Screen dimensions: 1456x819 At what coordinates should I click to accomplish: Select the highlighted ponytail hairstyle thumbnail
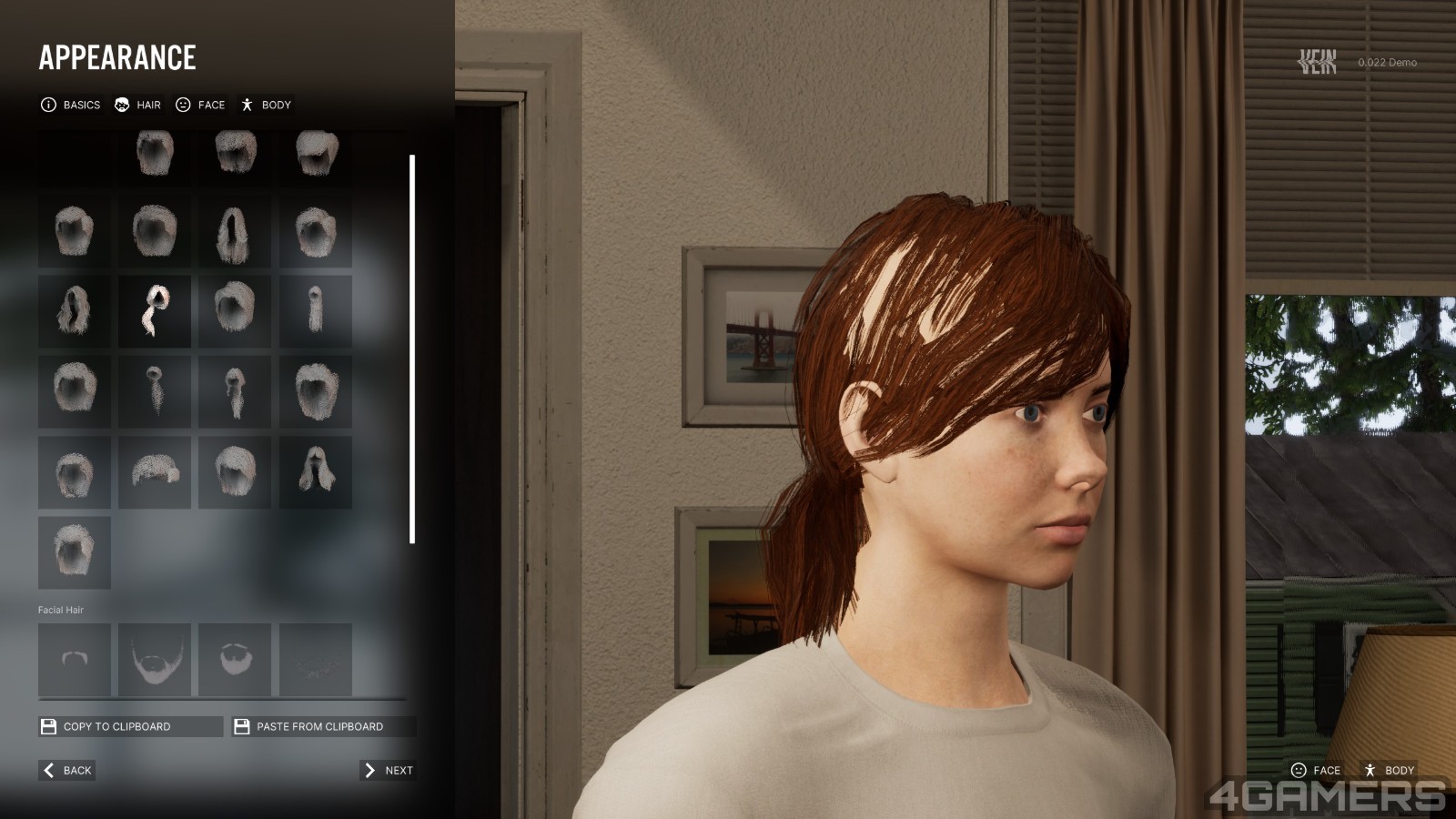[155, 311]
